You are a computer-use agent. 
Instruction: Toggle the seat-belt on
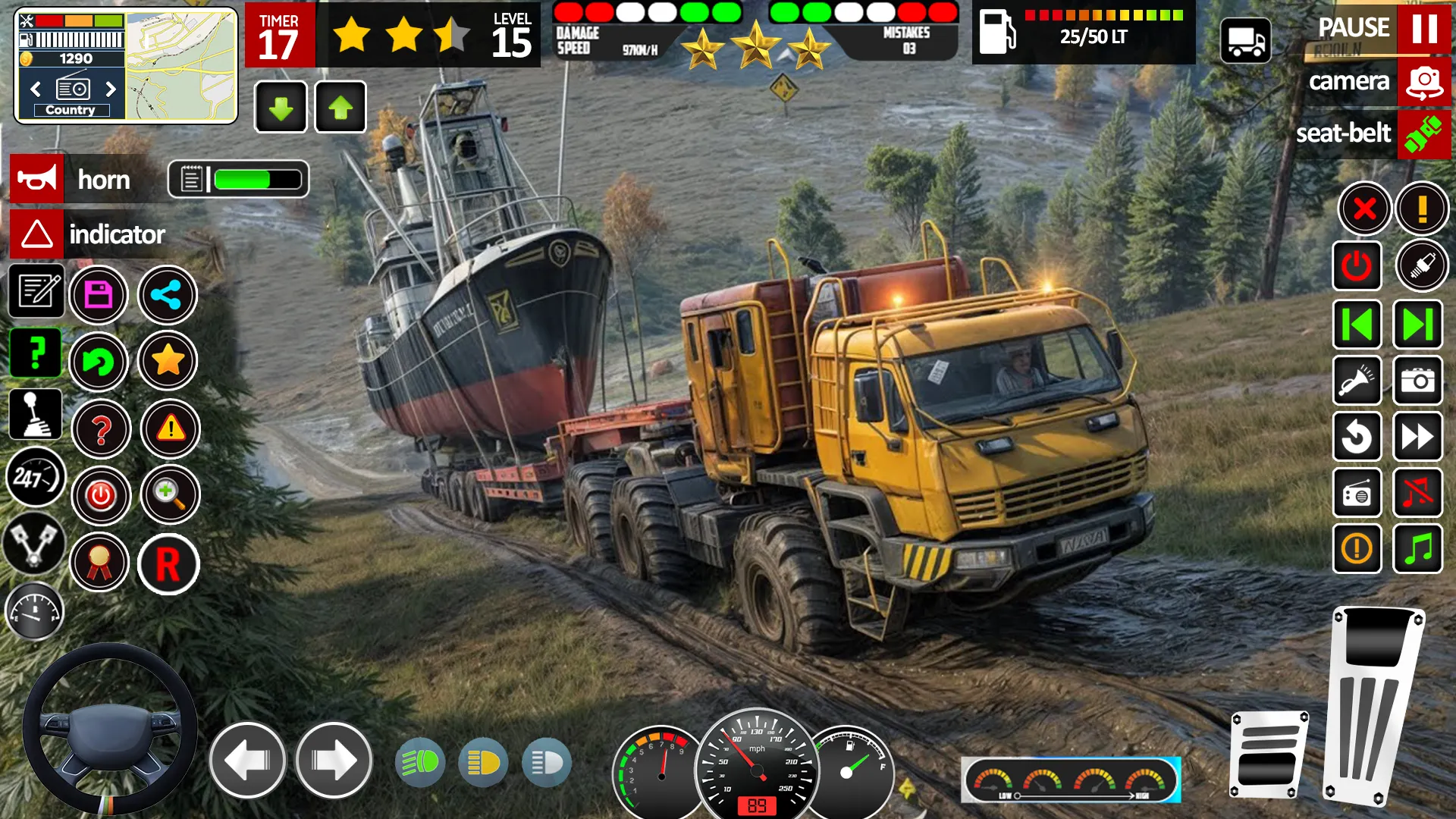pyautogui.click(x=1423, y=134)
